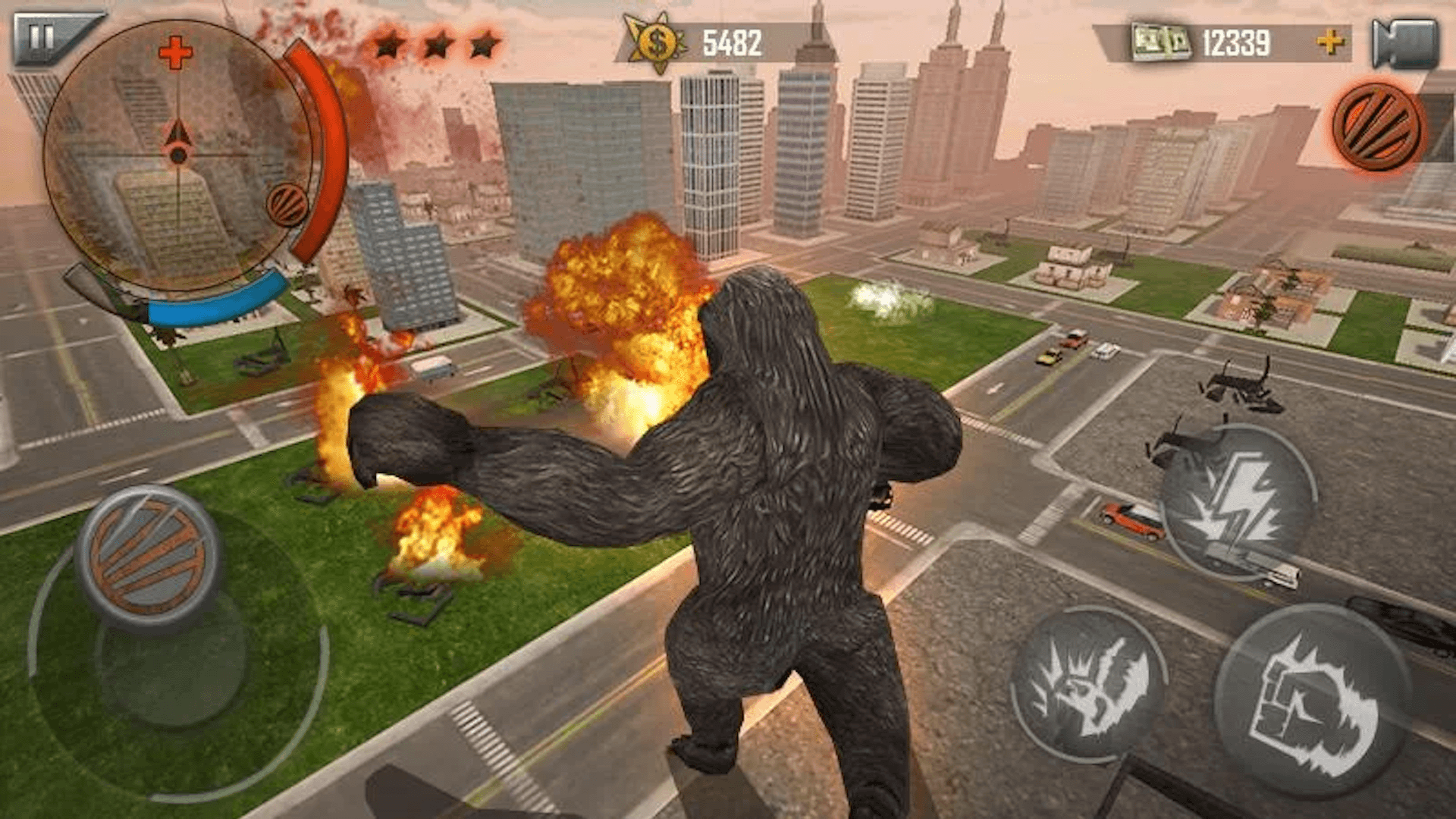
Task: Activate the lightning stomp ability
Action: coord(1237,501)
